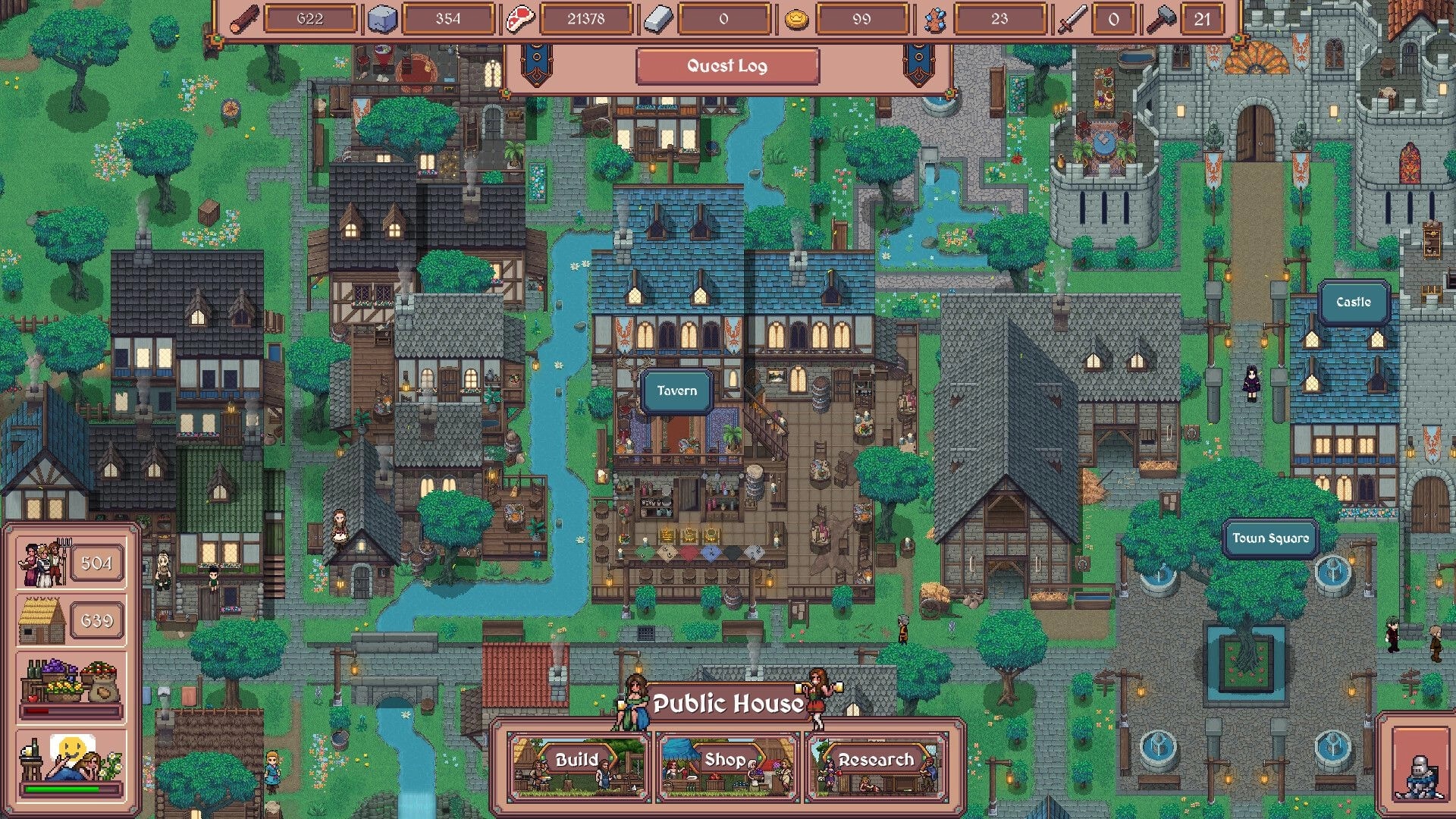
Task: Select the Town Square map label
Action: pos(1269,538)
